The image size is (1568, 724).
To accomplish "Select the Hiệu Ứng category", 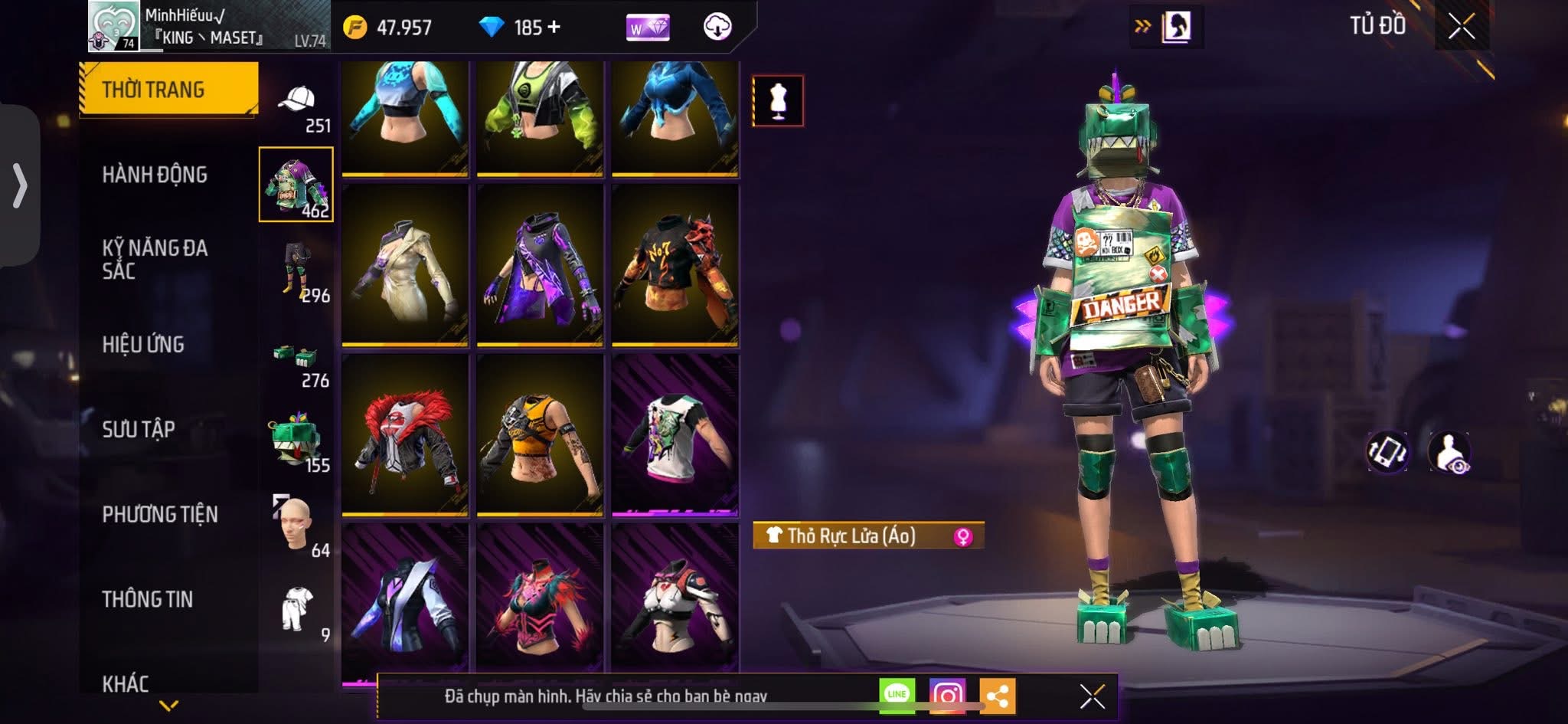I will (143, 345).
